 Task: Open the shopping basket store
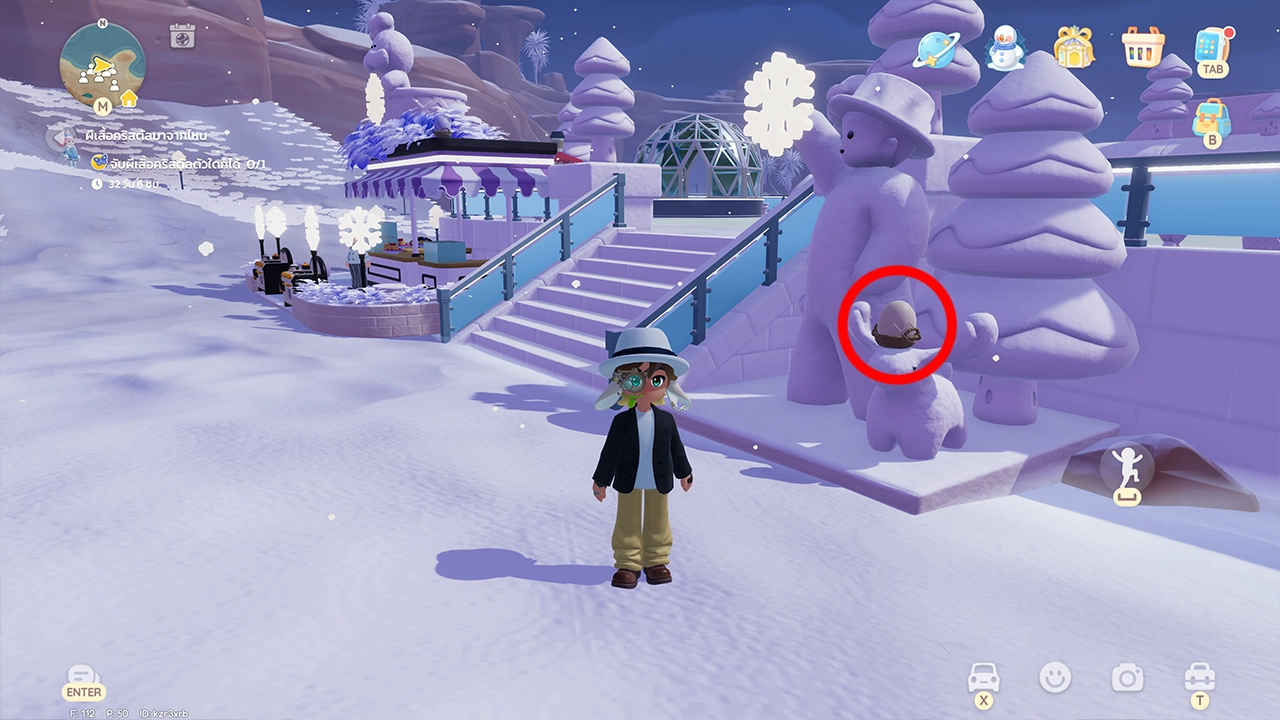tap(1141, 47)
